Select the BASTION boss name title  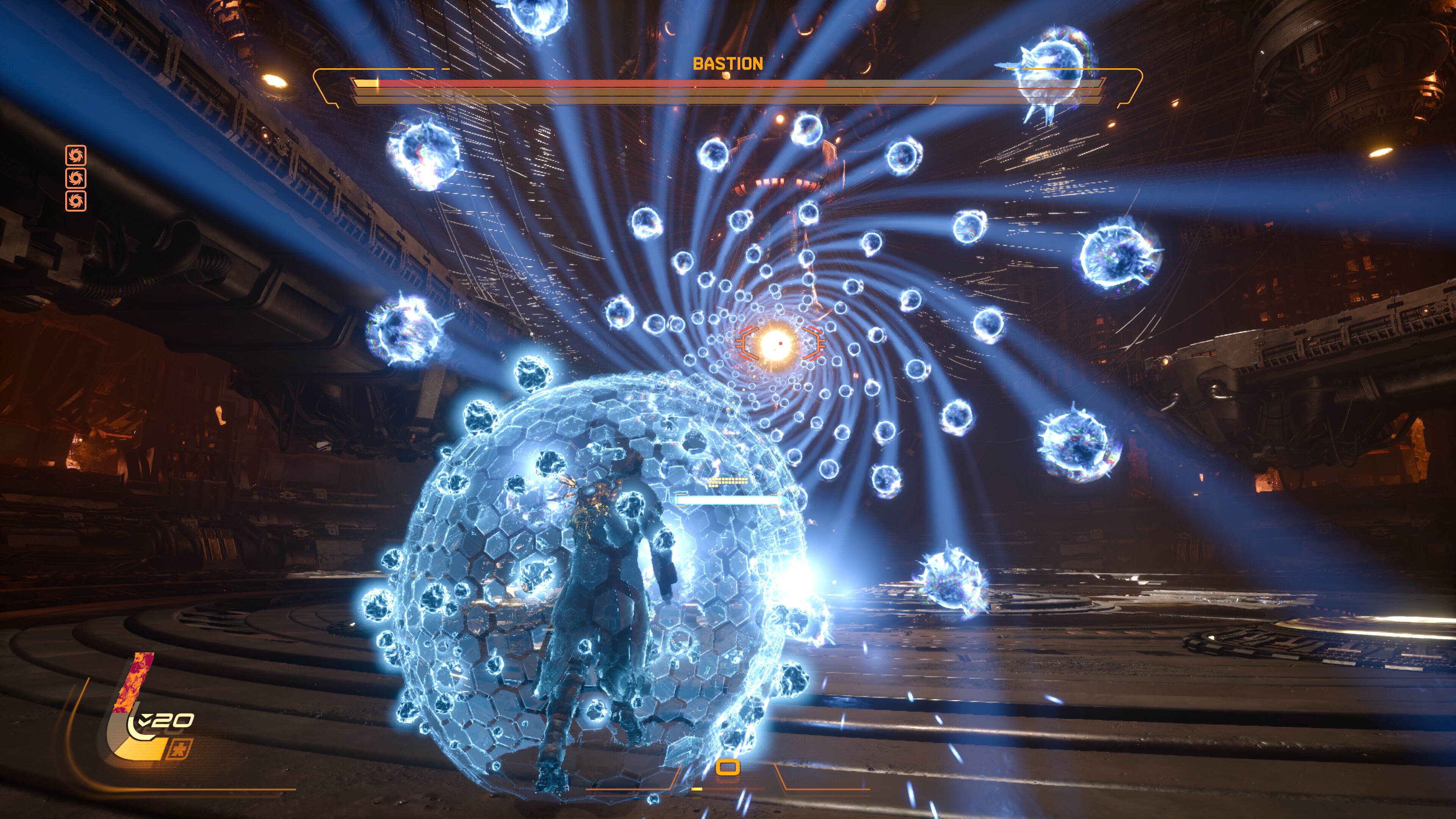click(728, 64)
